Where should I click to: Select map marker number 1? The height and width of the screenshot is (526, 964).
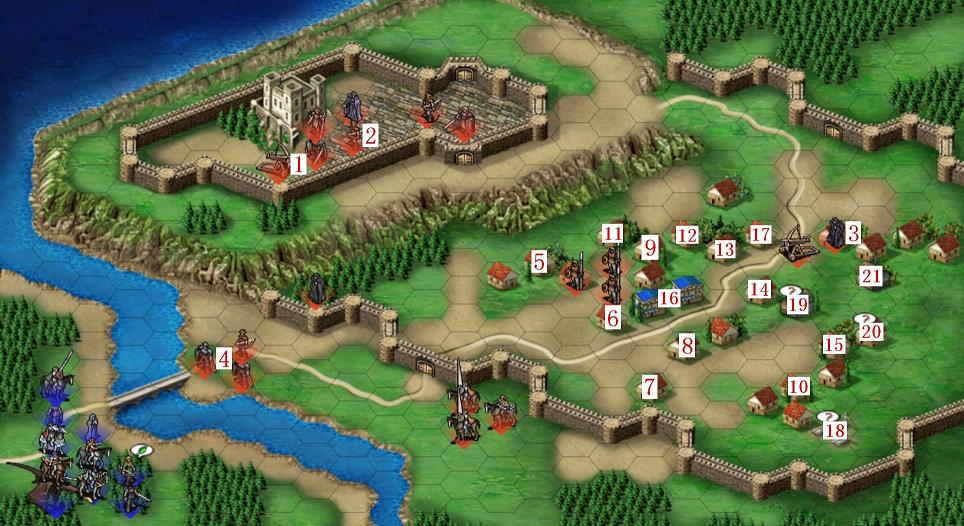pyautogui.click(x=297, y=162)
